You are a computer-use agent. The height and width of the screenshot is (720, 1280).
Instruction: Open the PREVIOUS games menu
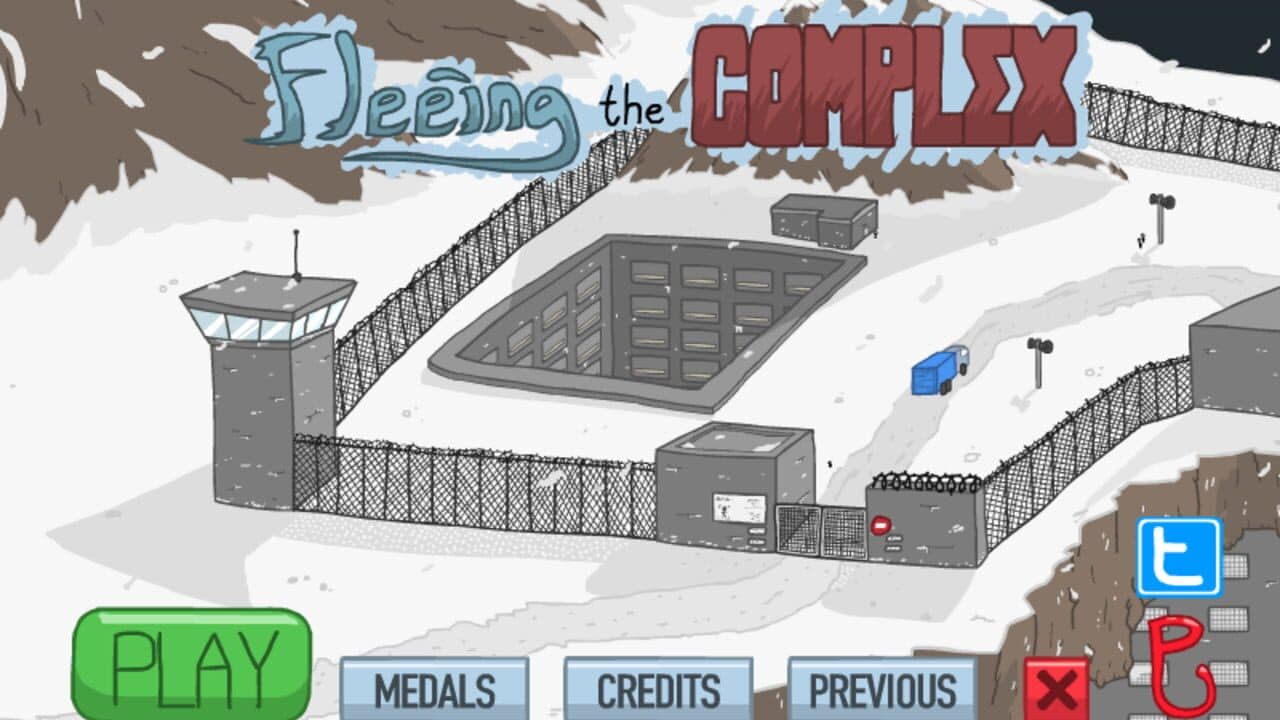click(882, 690)
